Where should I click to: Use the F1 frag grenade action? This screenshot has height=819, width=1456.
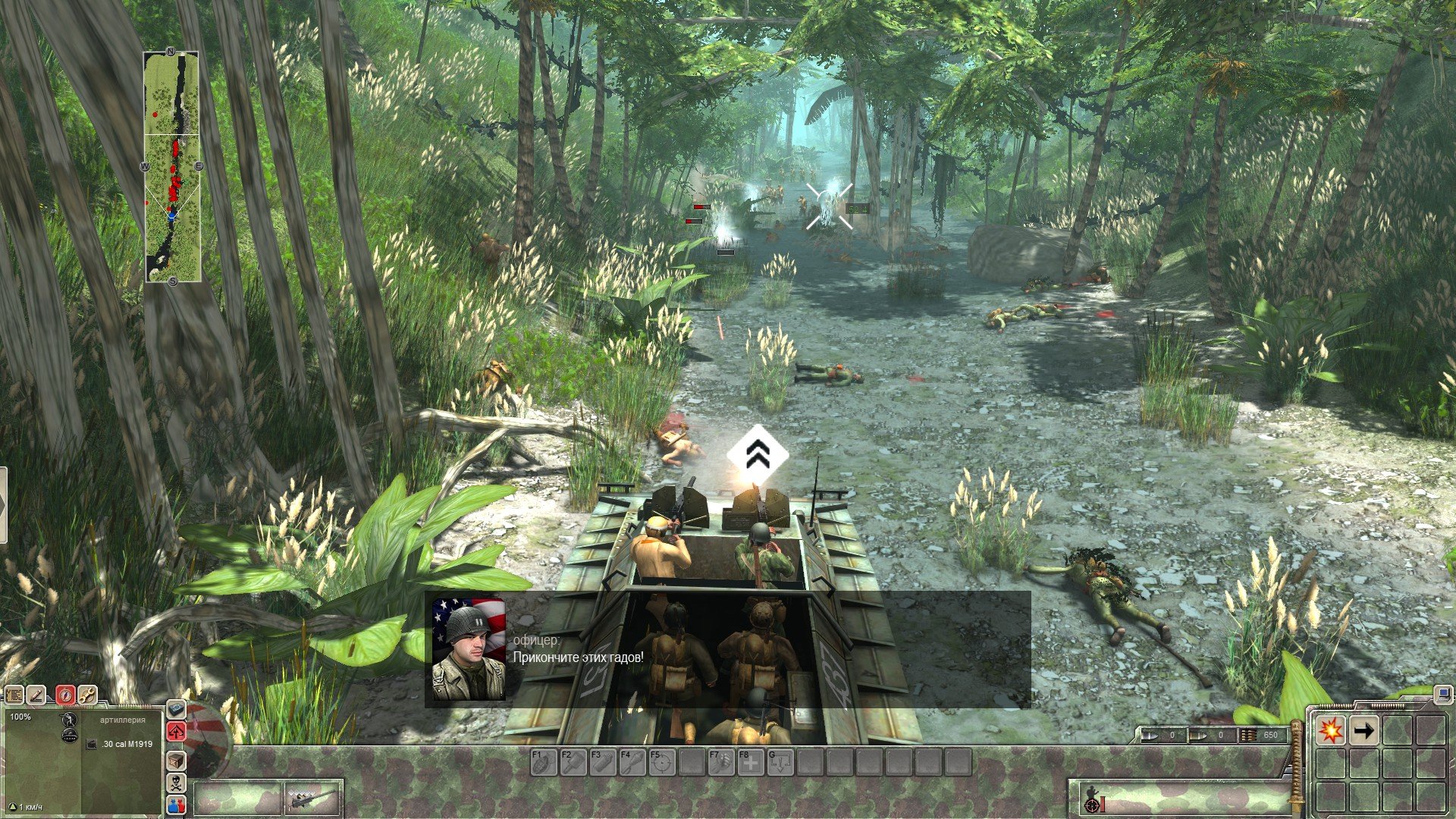pyautogui.click(x=543, y=762)
